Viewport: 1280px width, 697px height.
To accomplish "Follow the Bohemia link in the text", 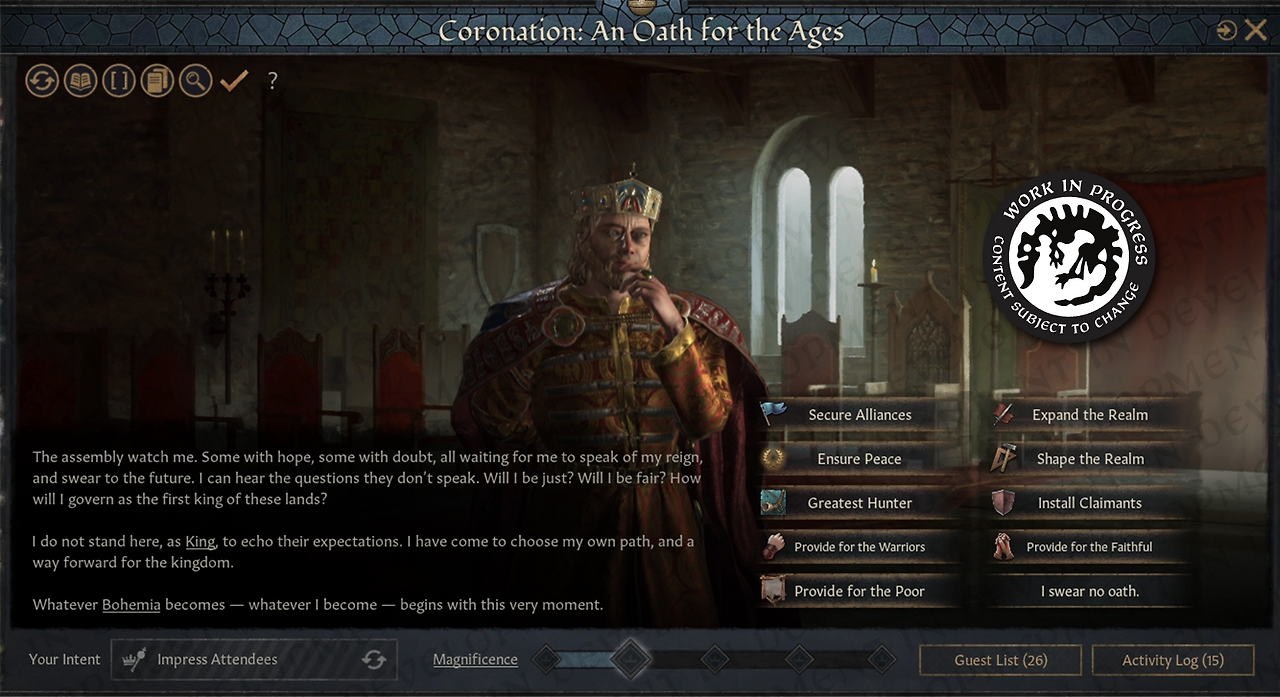I will 131,605.
